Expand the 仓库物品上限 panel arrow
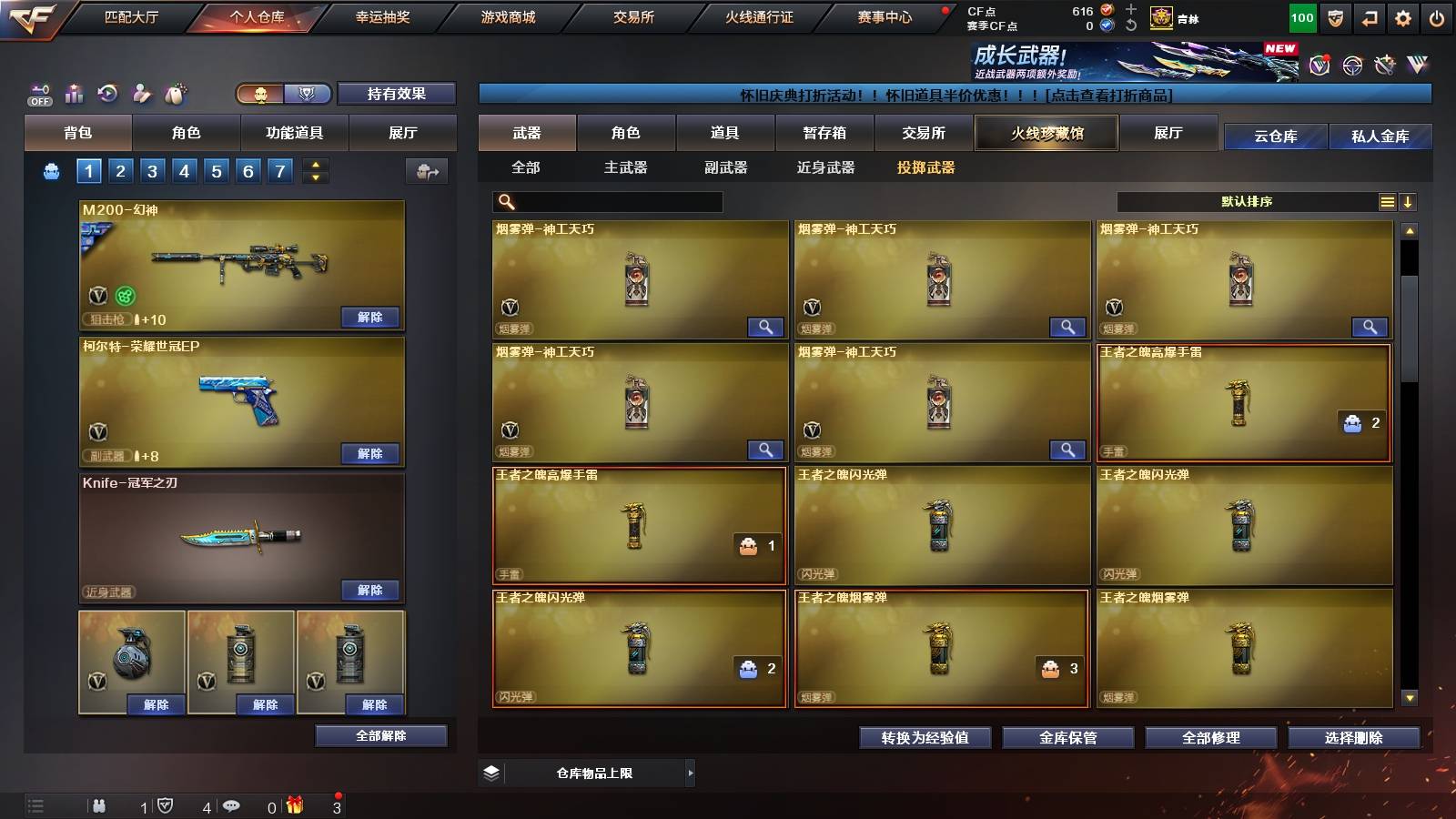The image size is (1456, 819). (x=690, y=773)
